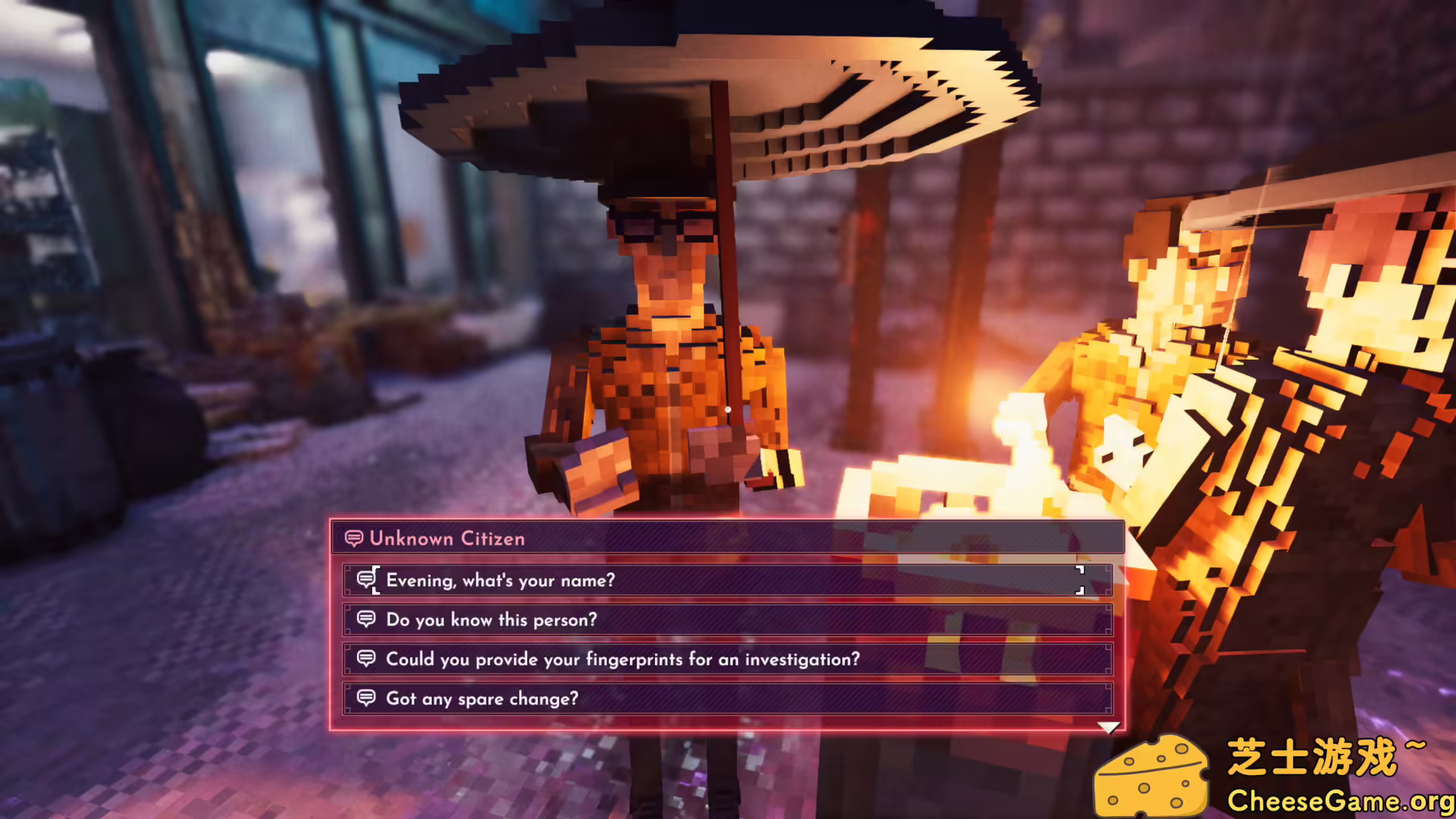Expand more dialogue options via the down arrow
This screenshot has width=1456, height=819.
1110,726
